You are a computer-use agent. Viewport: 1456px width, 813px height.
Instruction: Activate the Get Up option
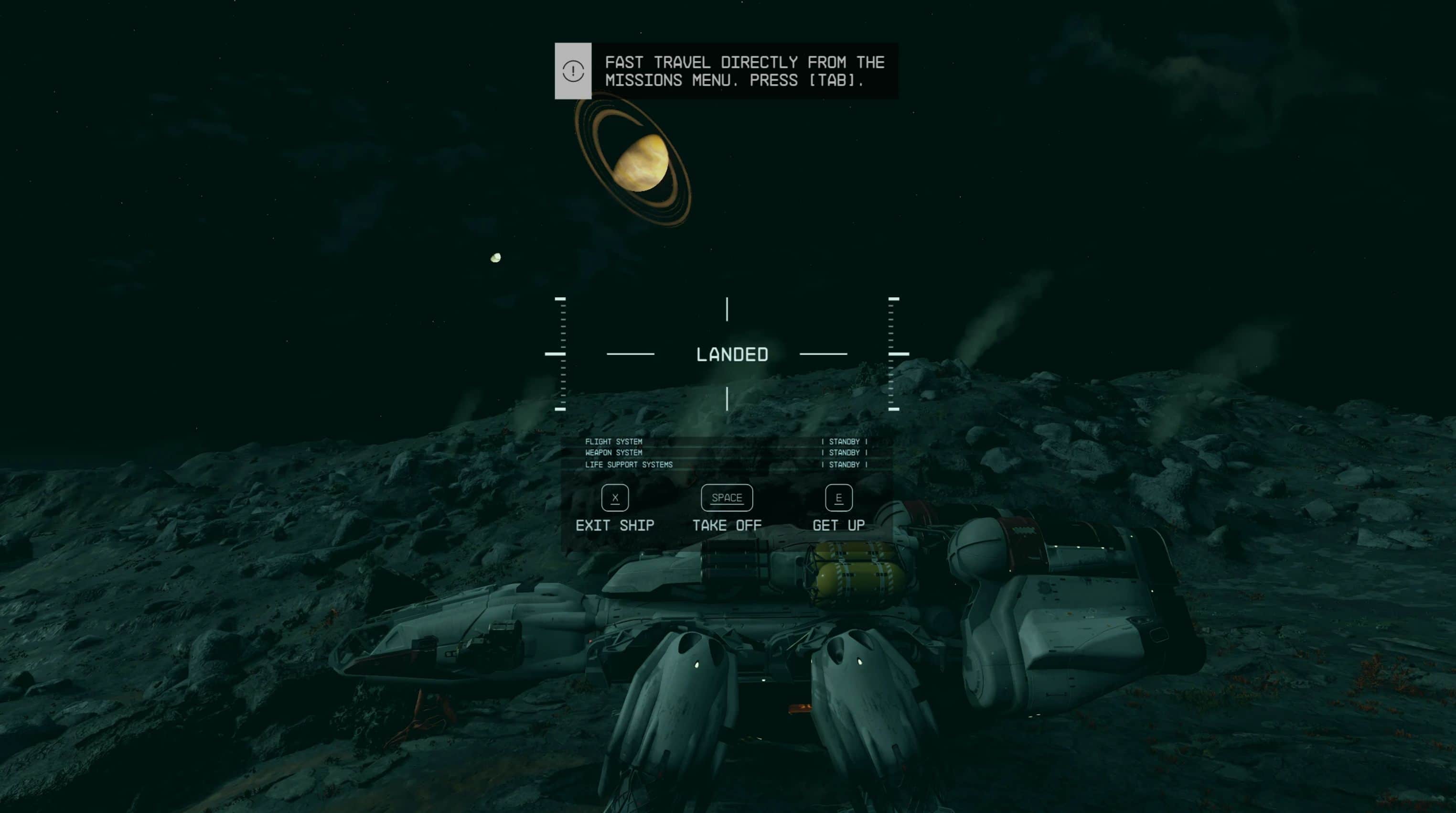point(839,509)
